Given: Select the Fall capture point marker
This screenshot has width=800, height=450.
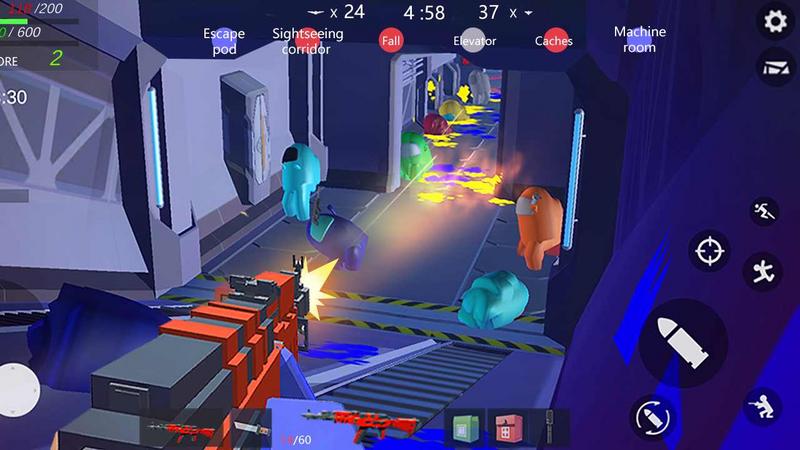Looking at the screenshot, I should click(x=392, y=41).
